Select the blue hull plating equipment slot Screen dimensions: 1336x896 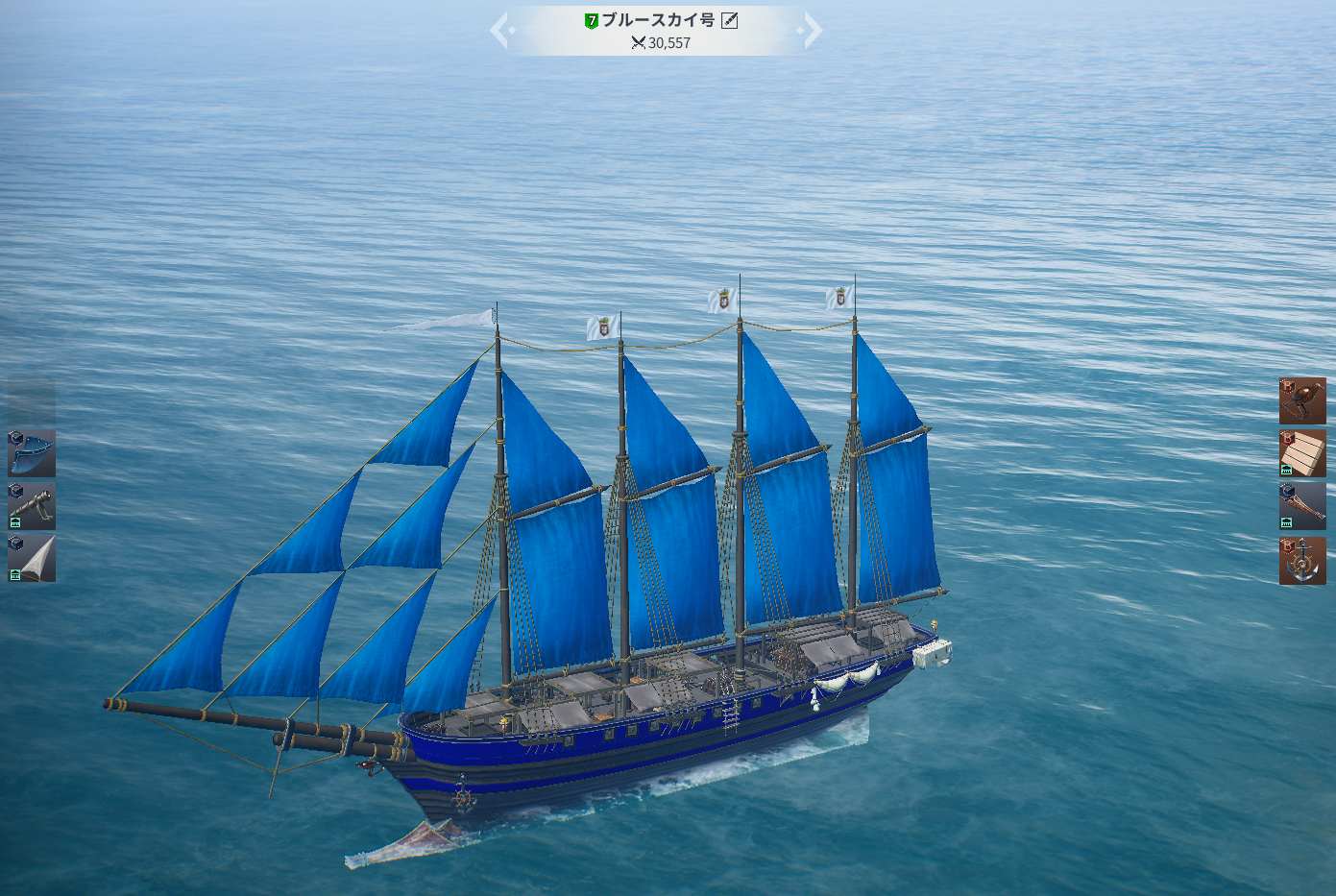[x=32, y=453]
